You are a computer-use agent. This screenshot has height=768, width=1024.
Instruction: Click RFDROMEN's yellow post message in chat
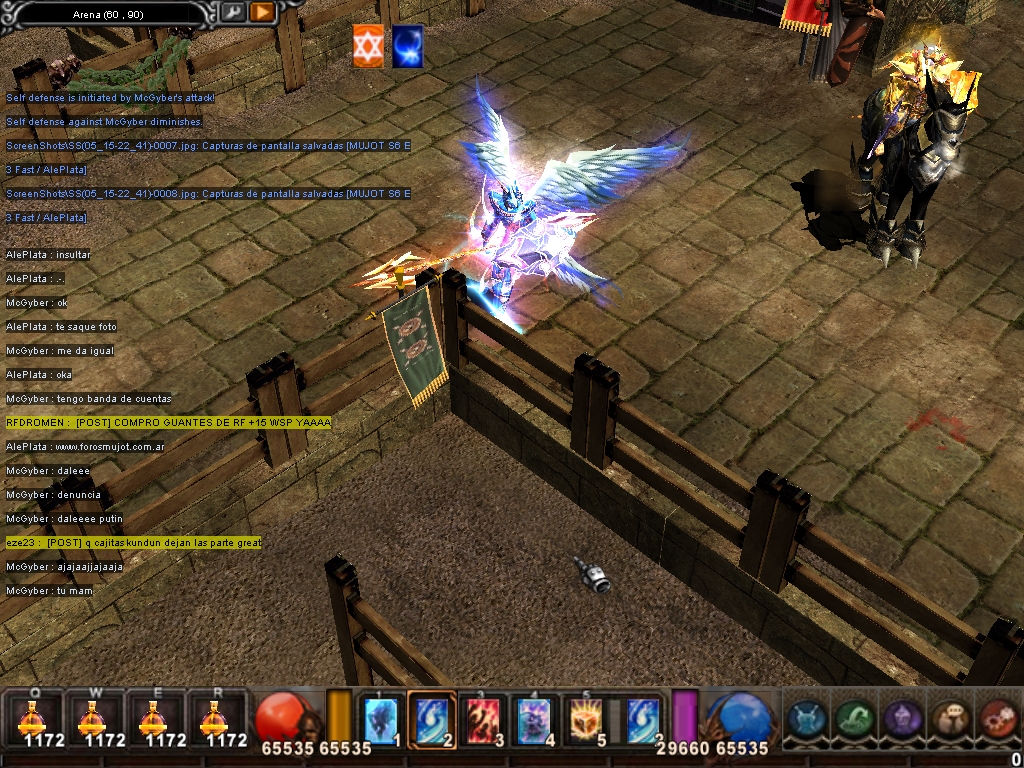tap(168, 423)
